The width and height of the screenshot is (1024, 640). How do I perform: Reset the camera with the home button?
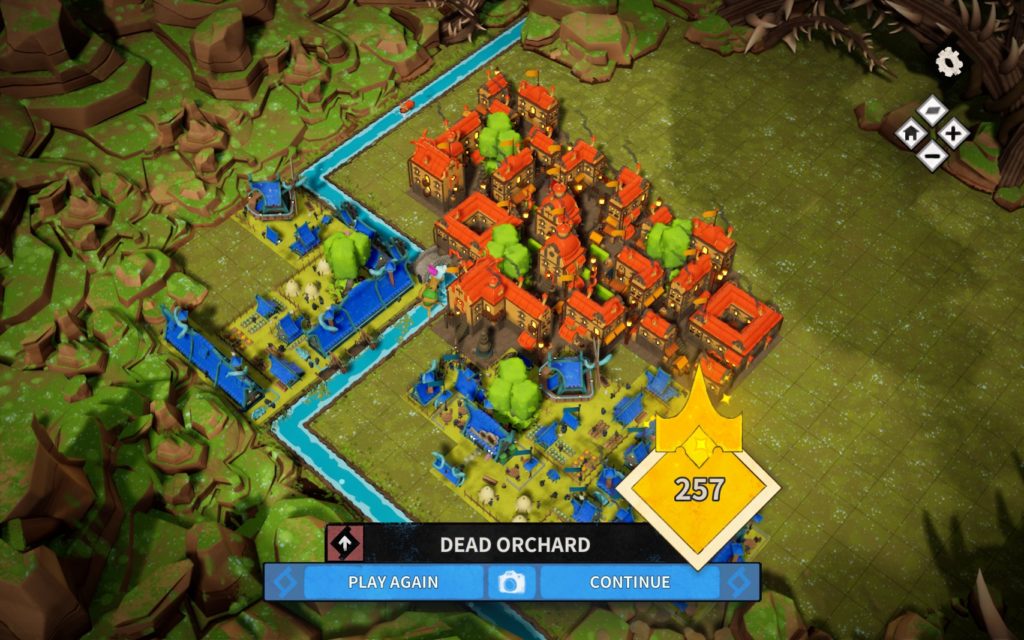pos(911,131)
